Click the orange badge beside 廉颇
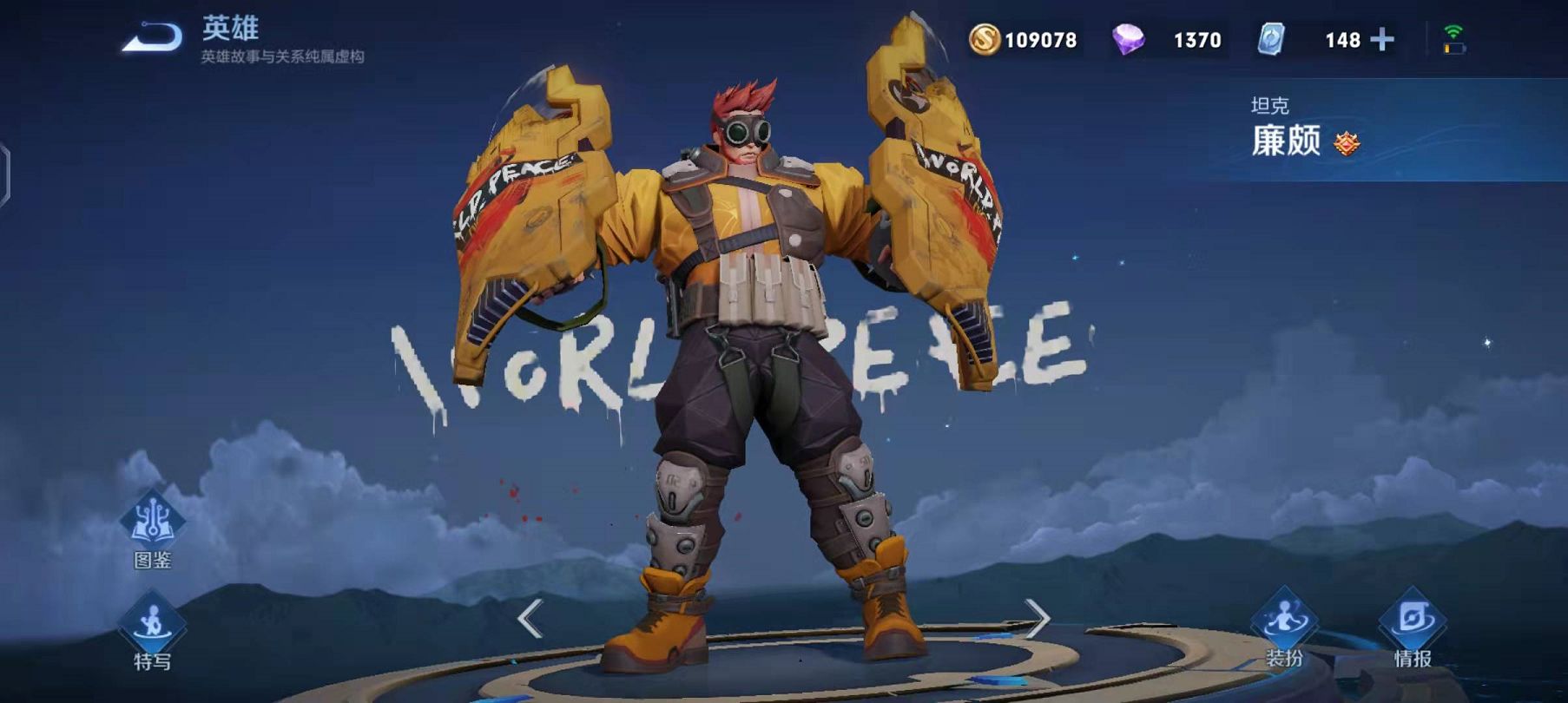The width and height of the screenshot is (1568, 703). coord(1347,143)
